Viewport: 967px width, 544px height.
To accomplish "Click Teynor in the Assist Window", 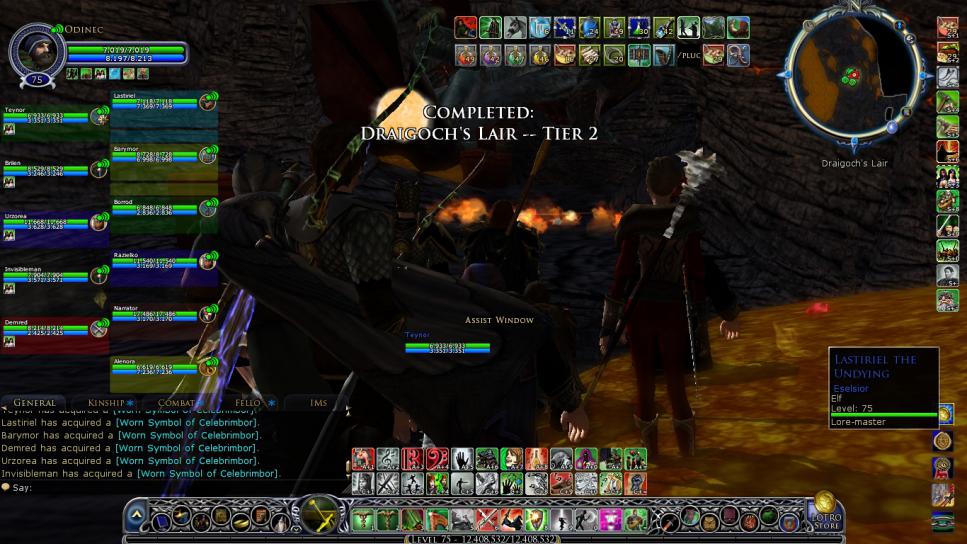I will click(446, 345).
